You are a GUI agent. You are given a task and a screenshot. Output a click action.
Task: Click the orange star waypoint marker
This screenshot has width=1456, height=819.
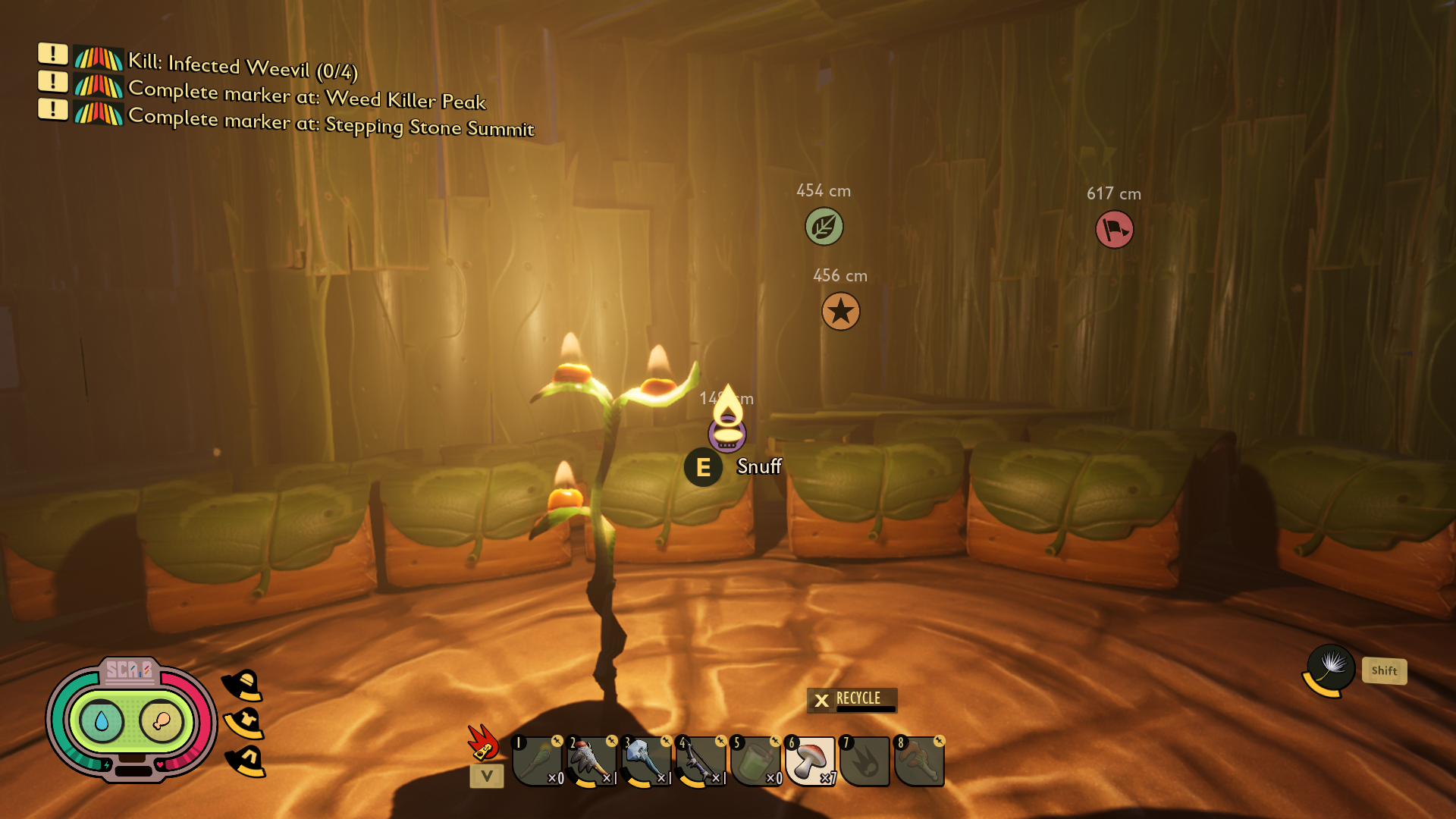pos(840,312)
